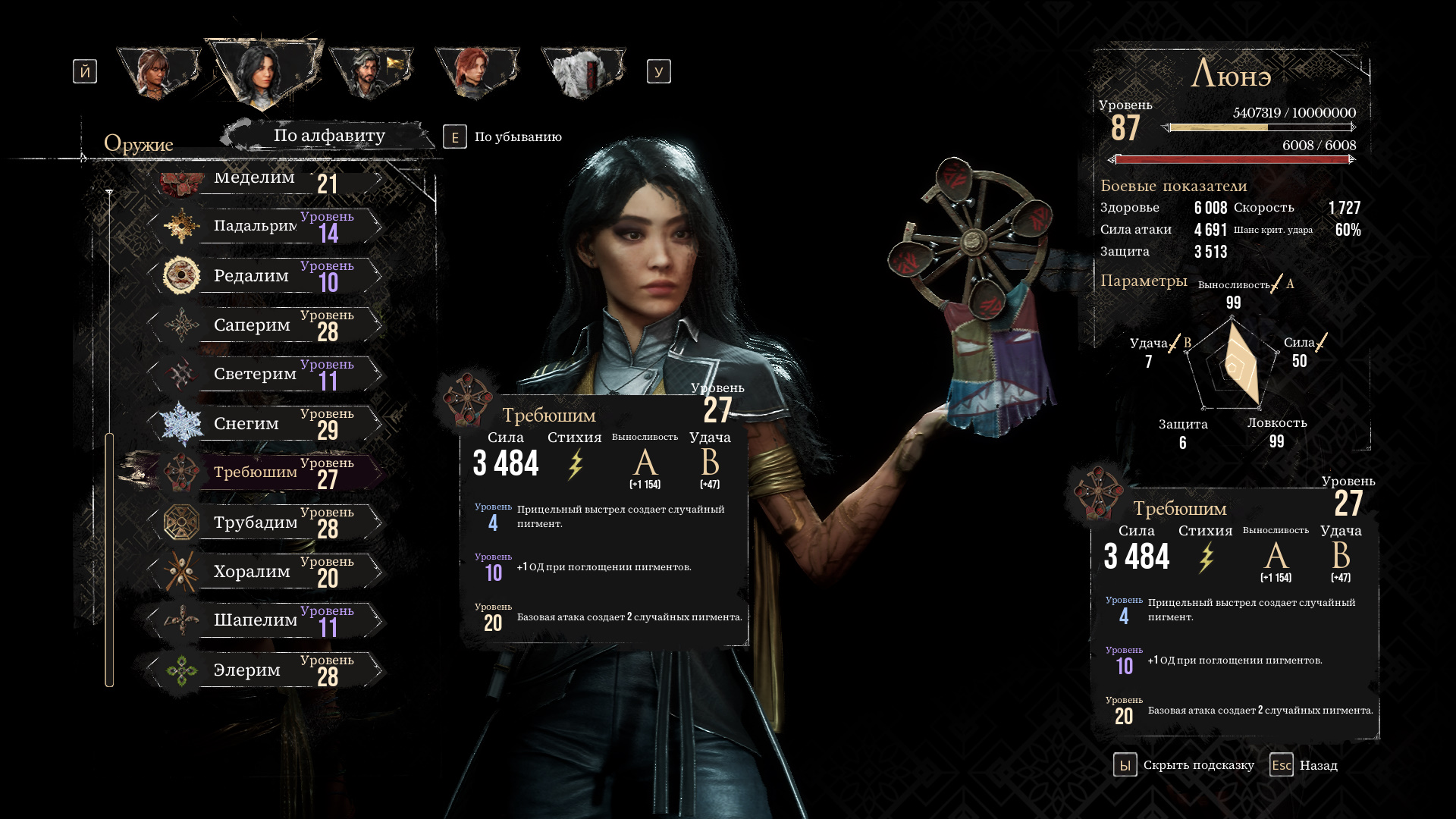Viewport: 1456px width, 819px height.
Task: Switch to the bearded man's portrait
Action: (370, 73)
